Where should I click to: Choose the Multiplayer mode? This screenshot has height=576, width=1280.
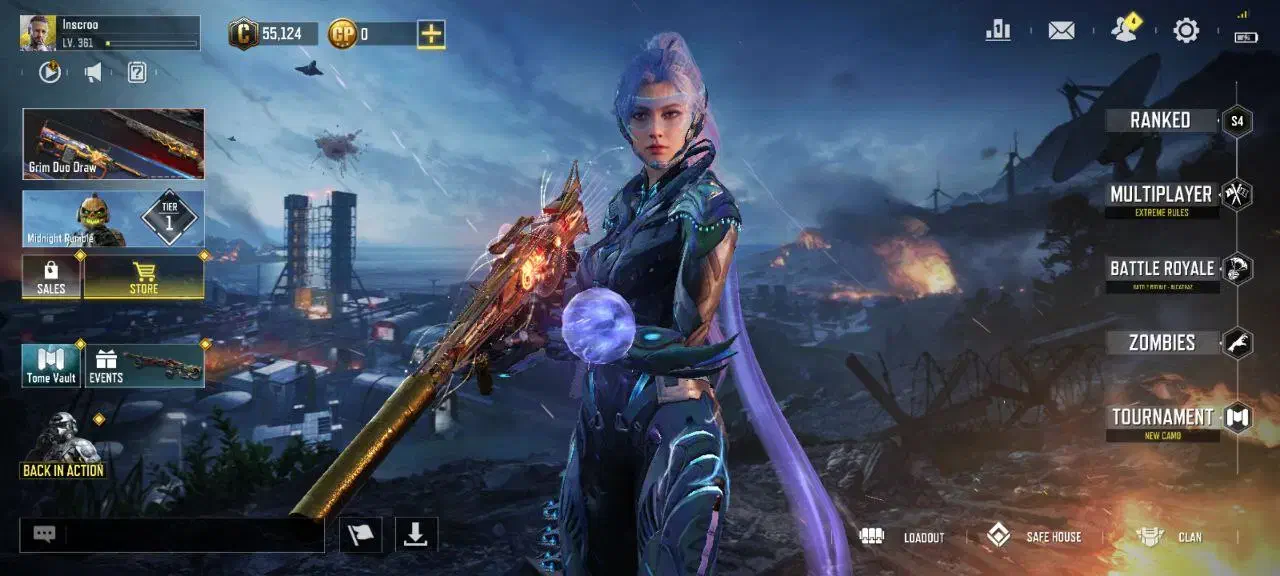tap(1162, 195)
